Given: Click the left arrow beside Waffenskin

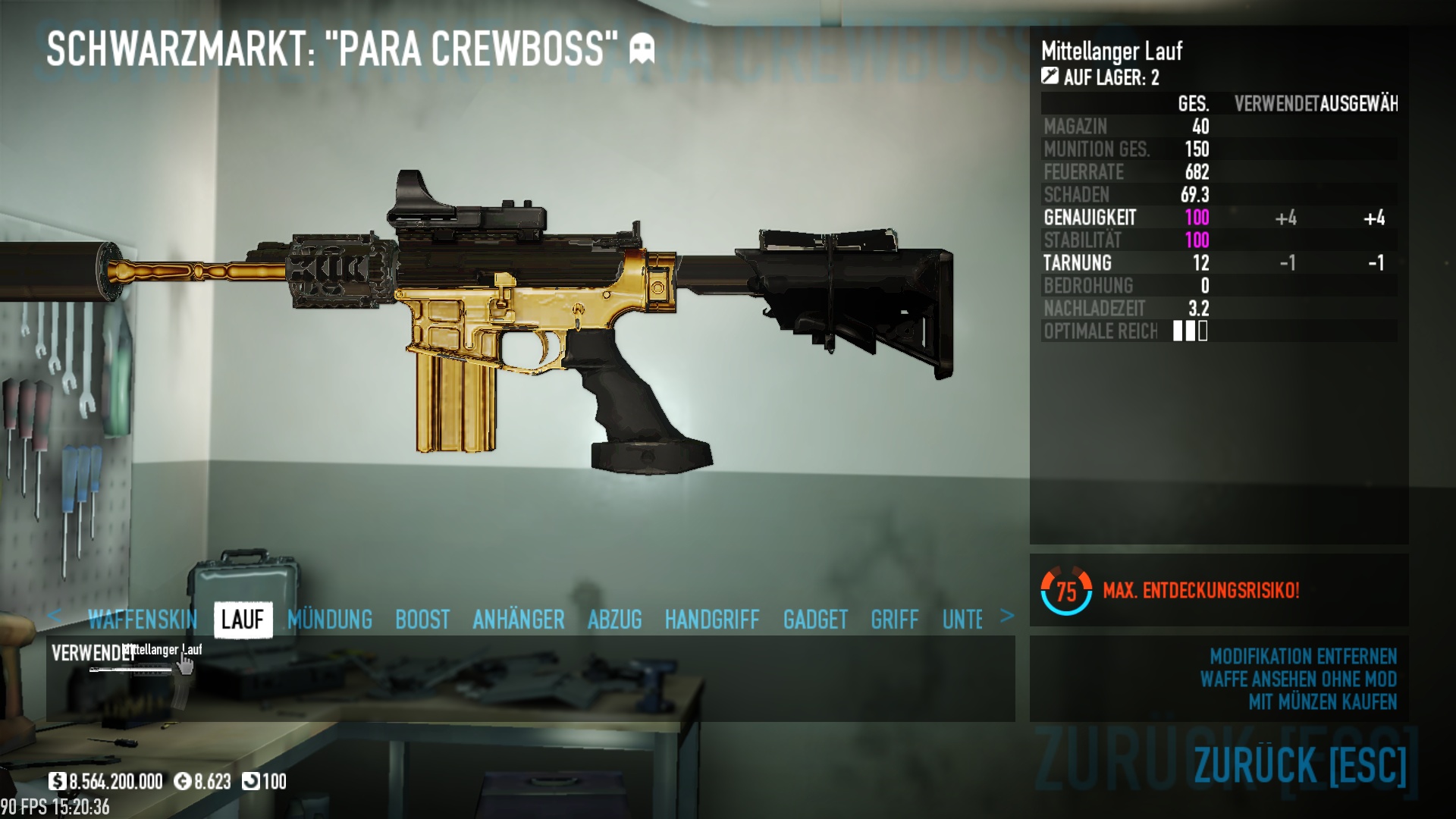Looking at the screenshot, I should [x=54, y=616].
